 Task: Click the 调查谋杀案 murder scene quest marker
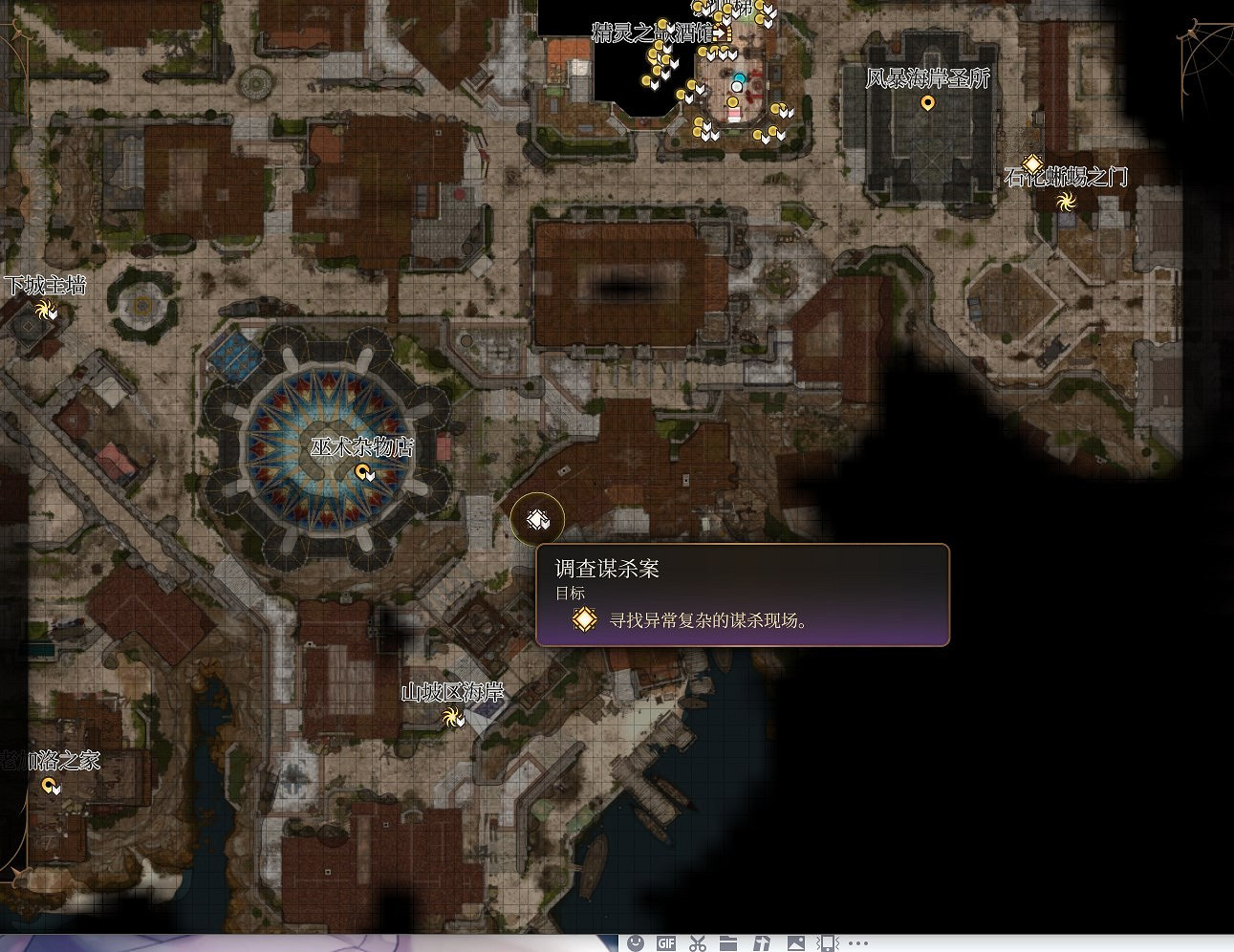pos(536,519)
